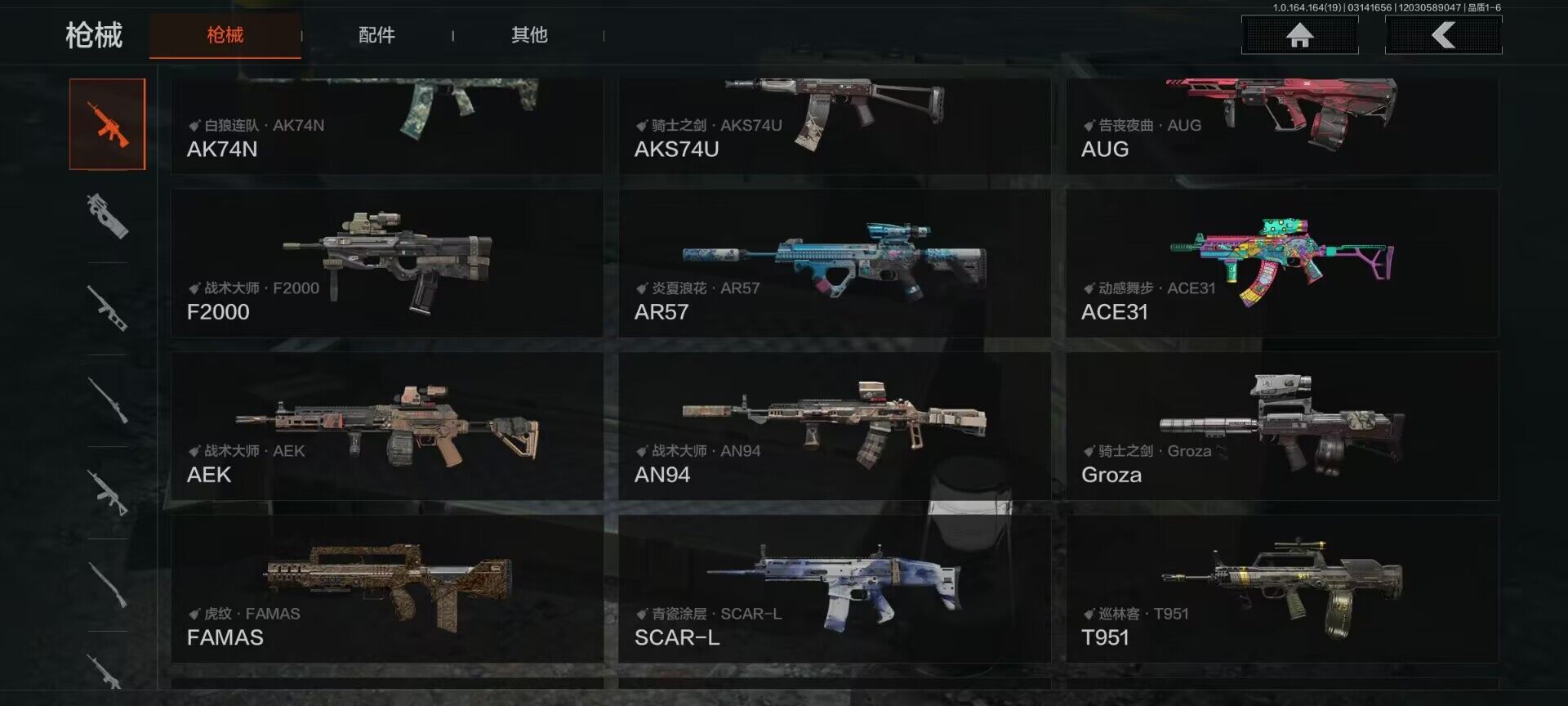This screenshot has height=706, width=1568.
Task: Select the T951 weapon card
Action: pyautogui.click(x=1281, y=588)
